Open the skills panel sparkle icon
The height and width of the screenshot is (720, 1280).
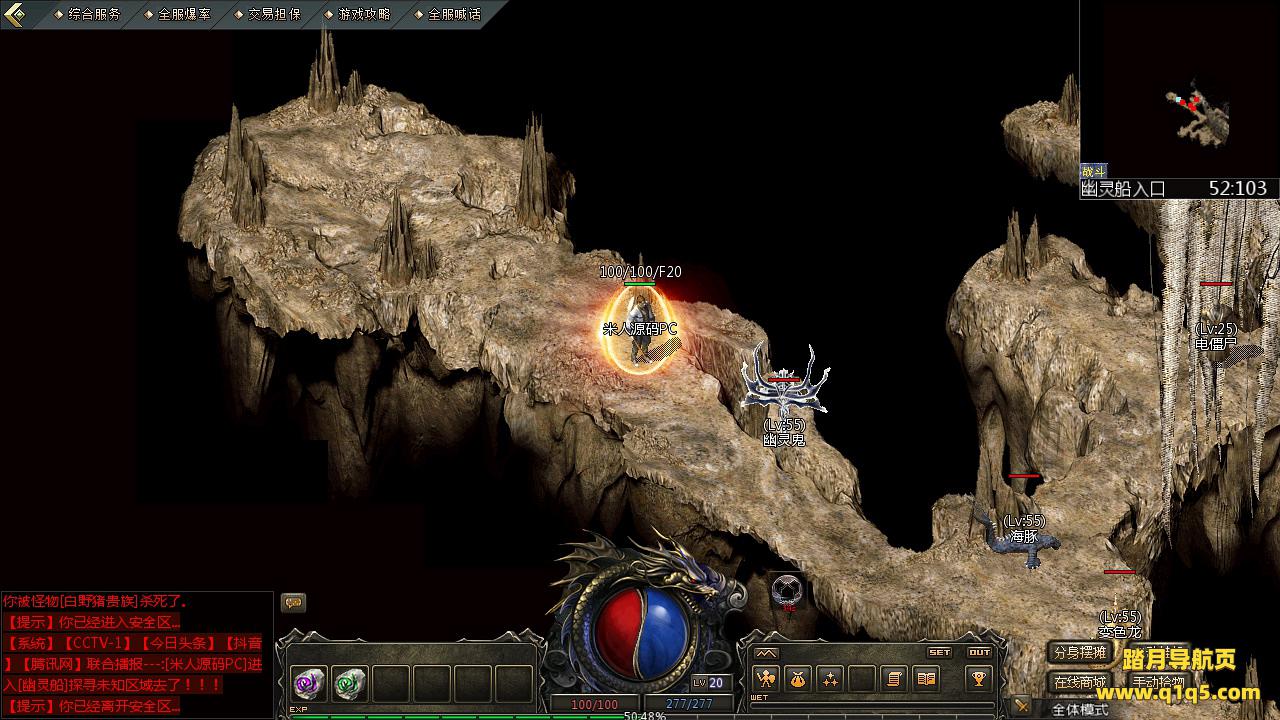tap(830, 679)
